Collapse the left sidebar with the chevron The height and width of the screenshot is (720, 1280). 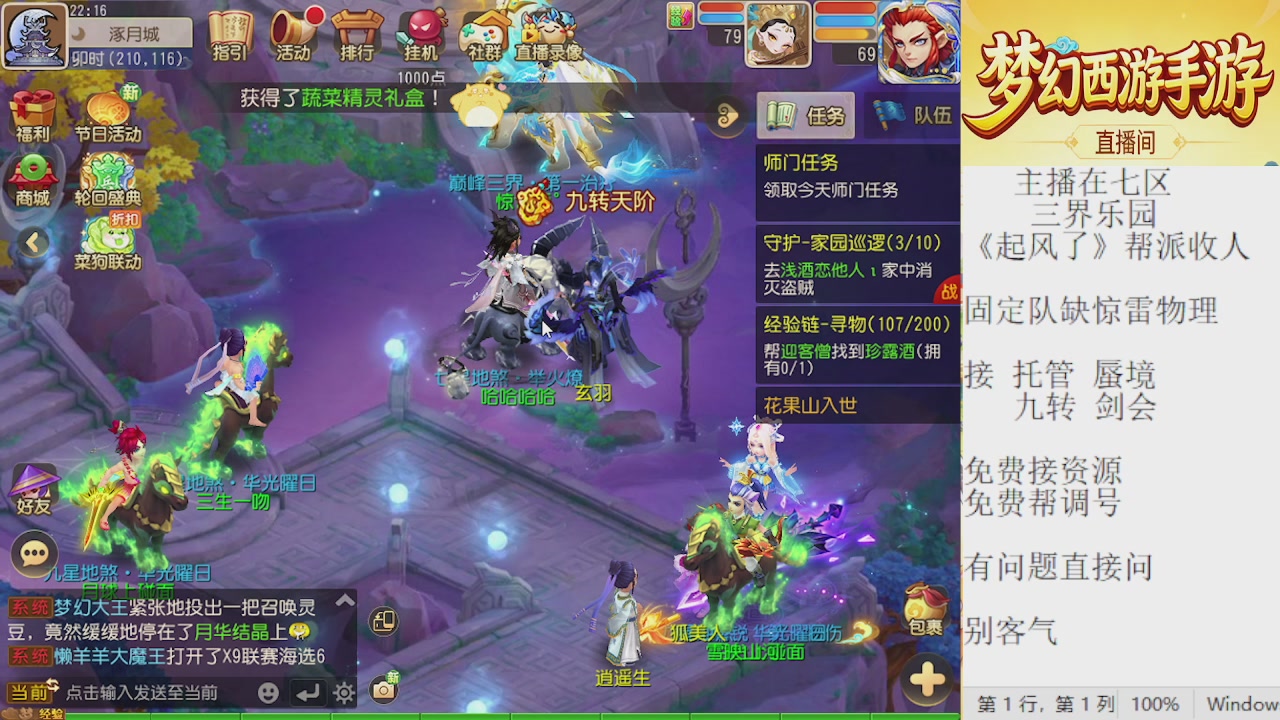(33, 242)
